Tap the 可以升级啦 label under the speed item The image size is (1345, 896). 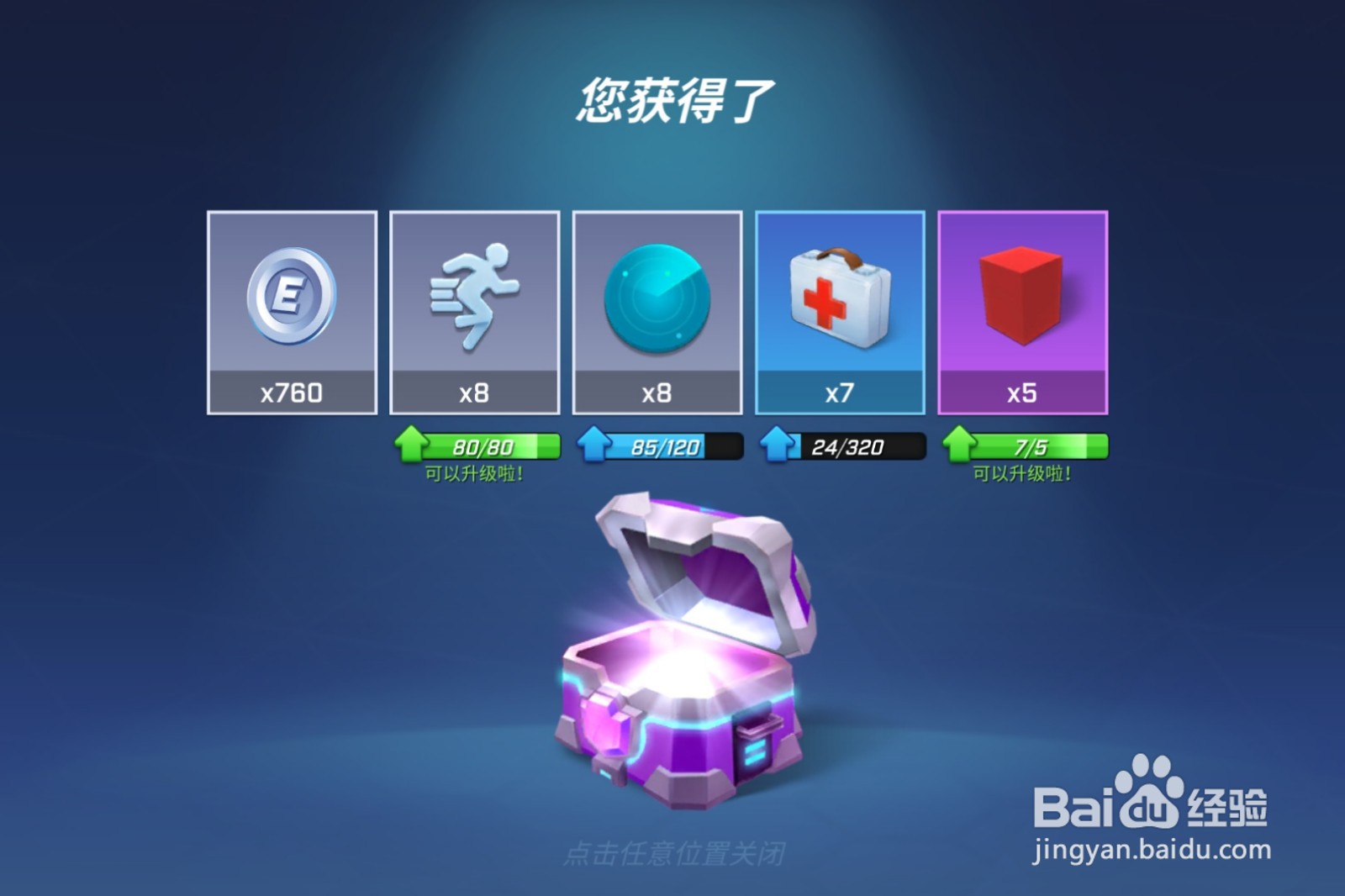(475, 475)
